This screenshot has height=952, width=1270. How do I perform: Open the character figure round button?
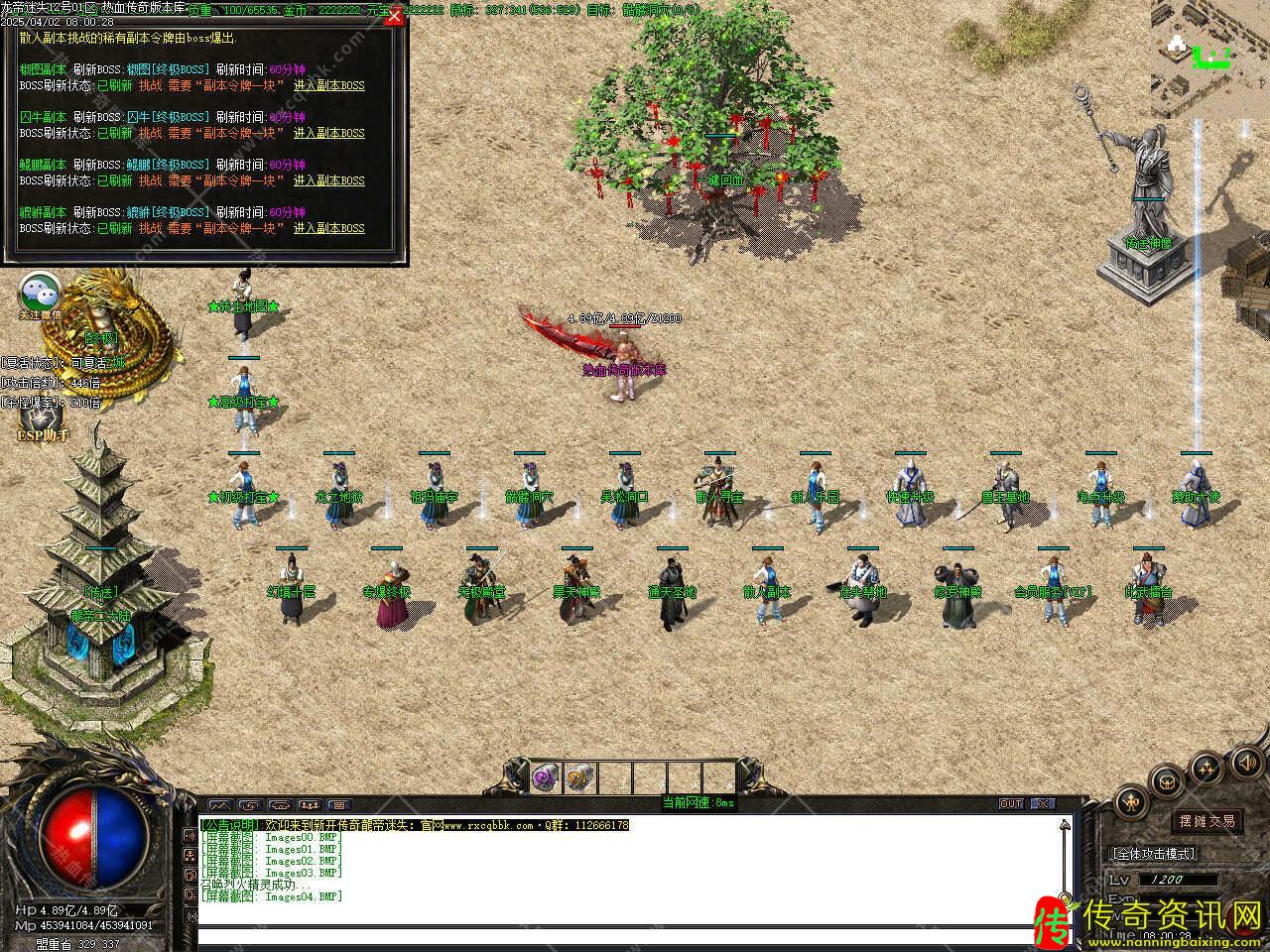click(x=1131, y=801)
